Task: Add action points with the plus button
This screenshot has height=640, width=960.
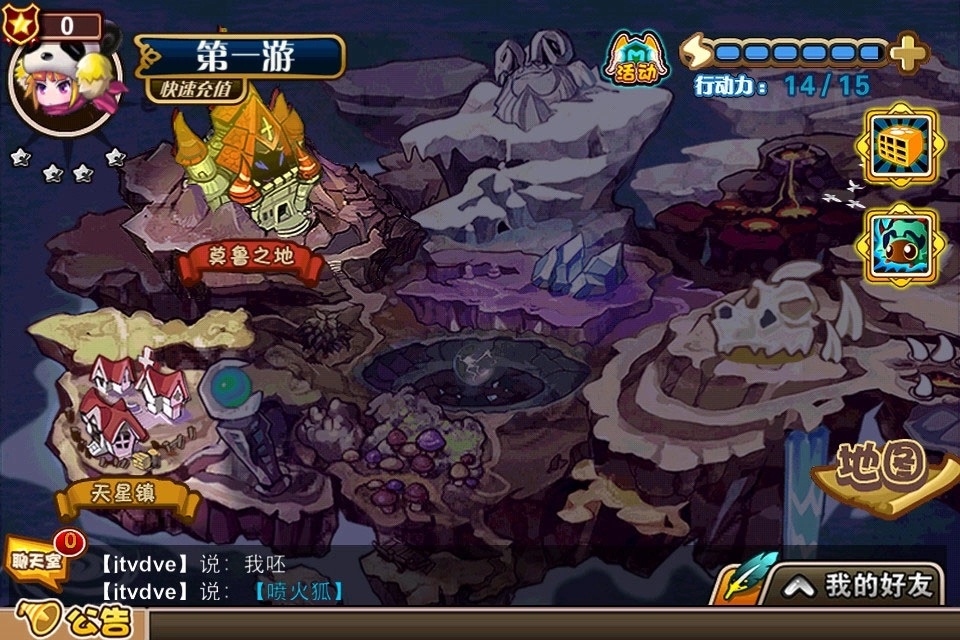Action: [x=907, y=52]
